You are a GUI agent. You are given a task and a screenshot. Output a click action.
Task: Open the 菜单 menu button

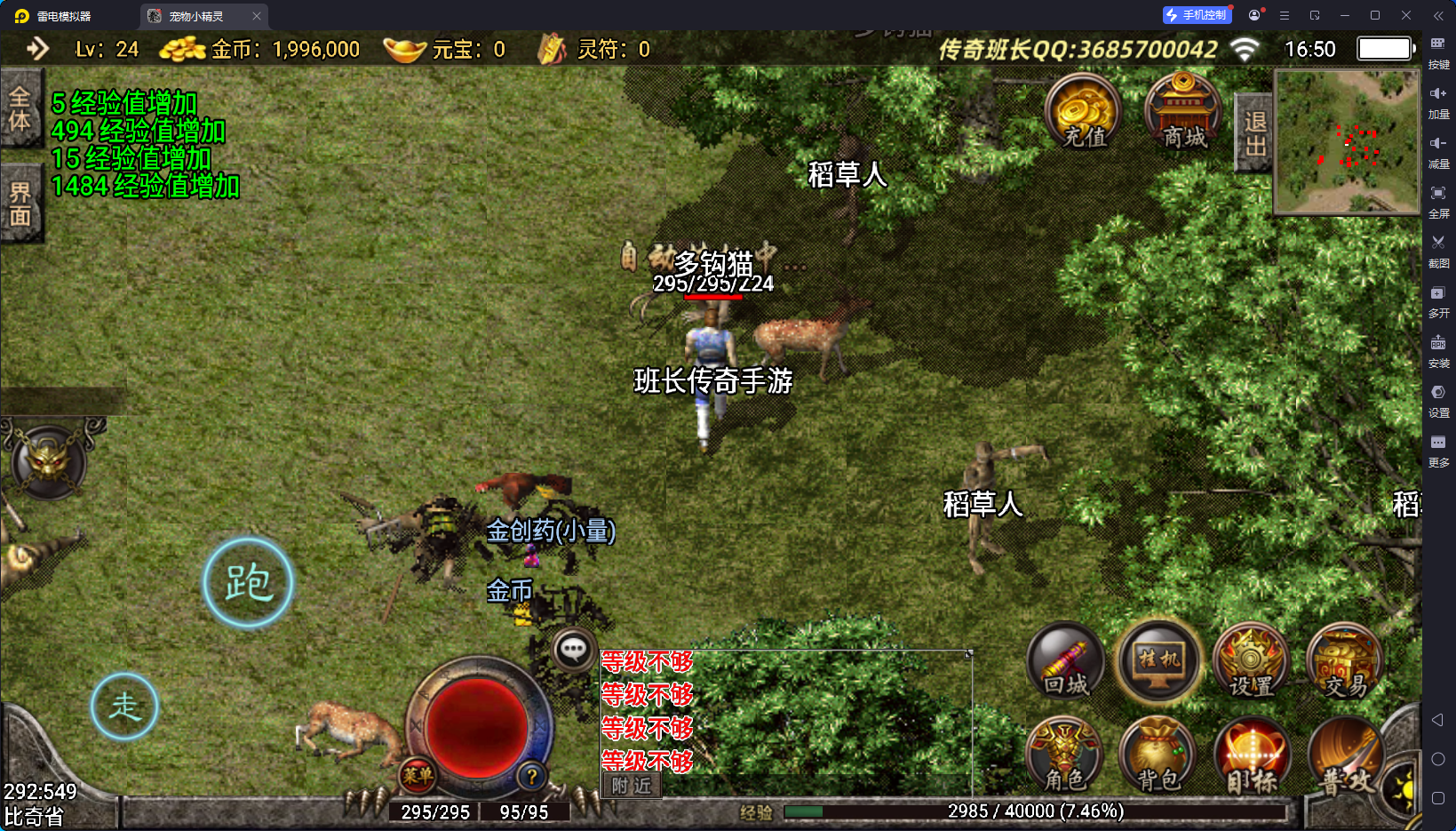coord(418,775)
